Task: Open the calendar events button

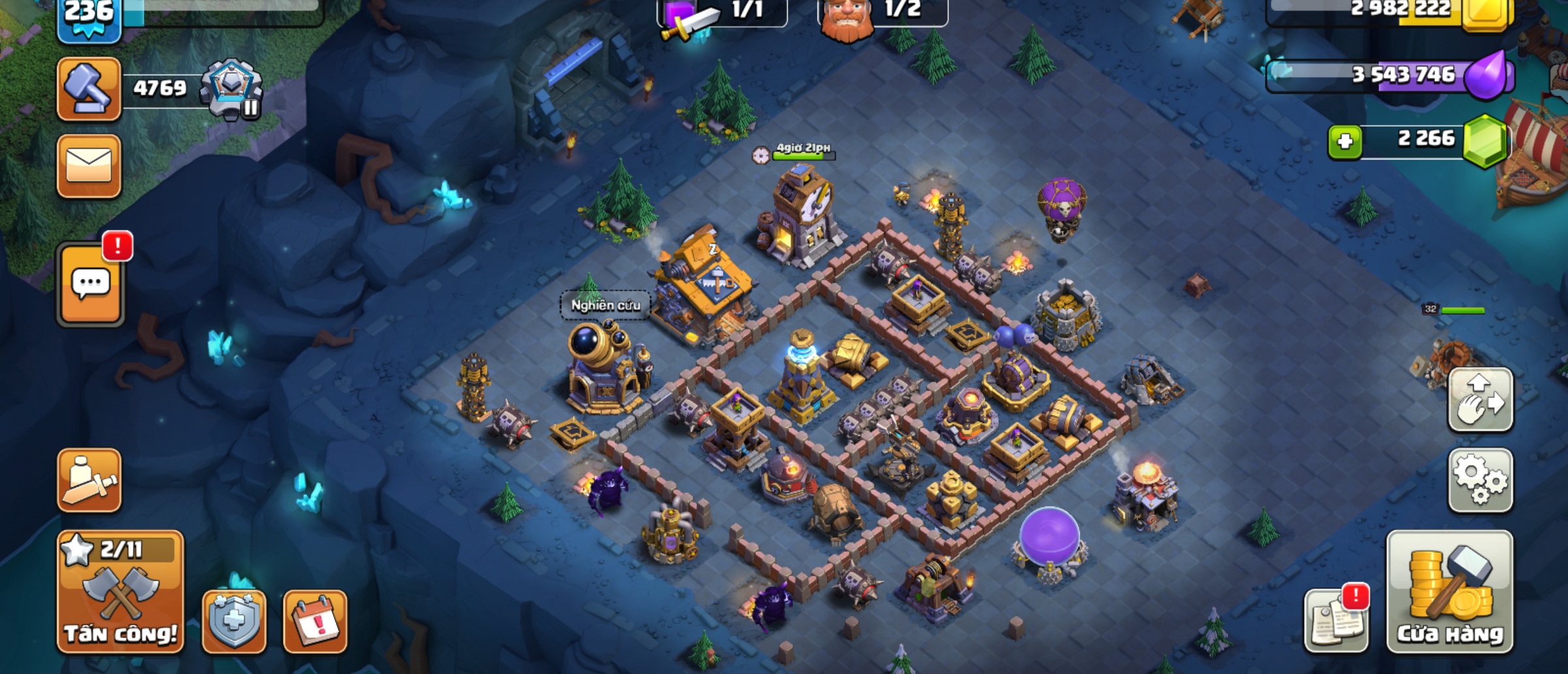Action: click(315, 620)
